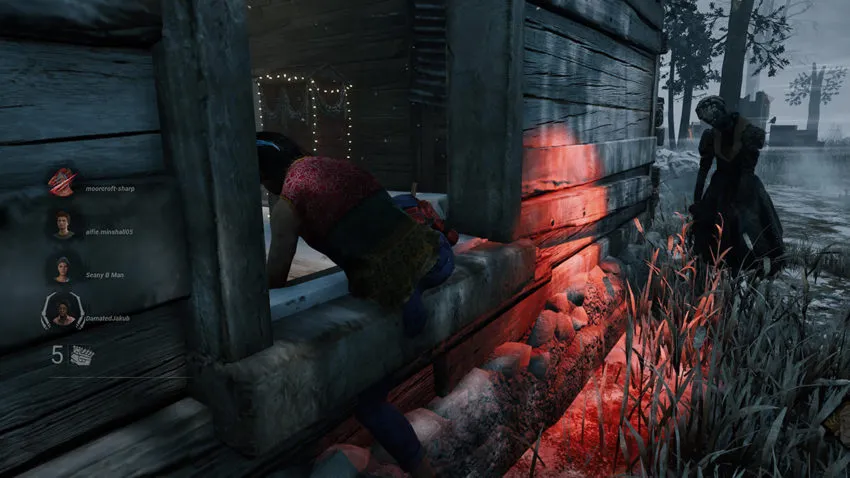This screenshot has height=478, width=850.
Task: Select DamatedJakub's hooked survivor portrait
Action: coord(63,312)
